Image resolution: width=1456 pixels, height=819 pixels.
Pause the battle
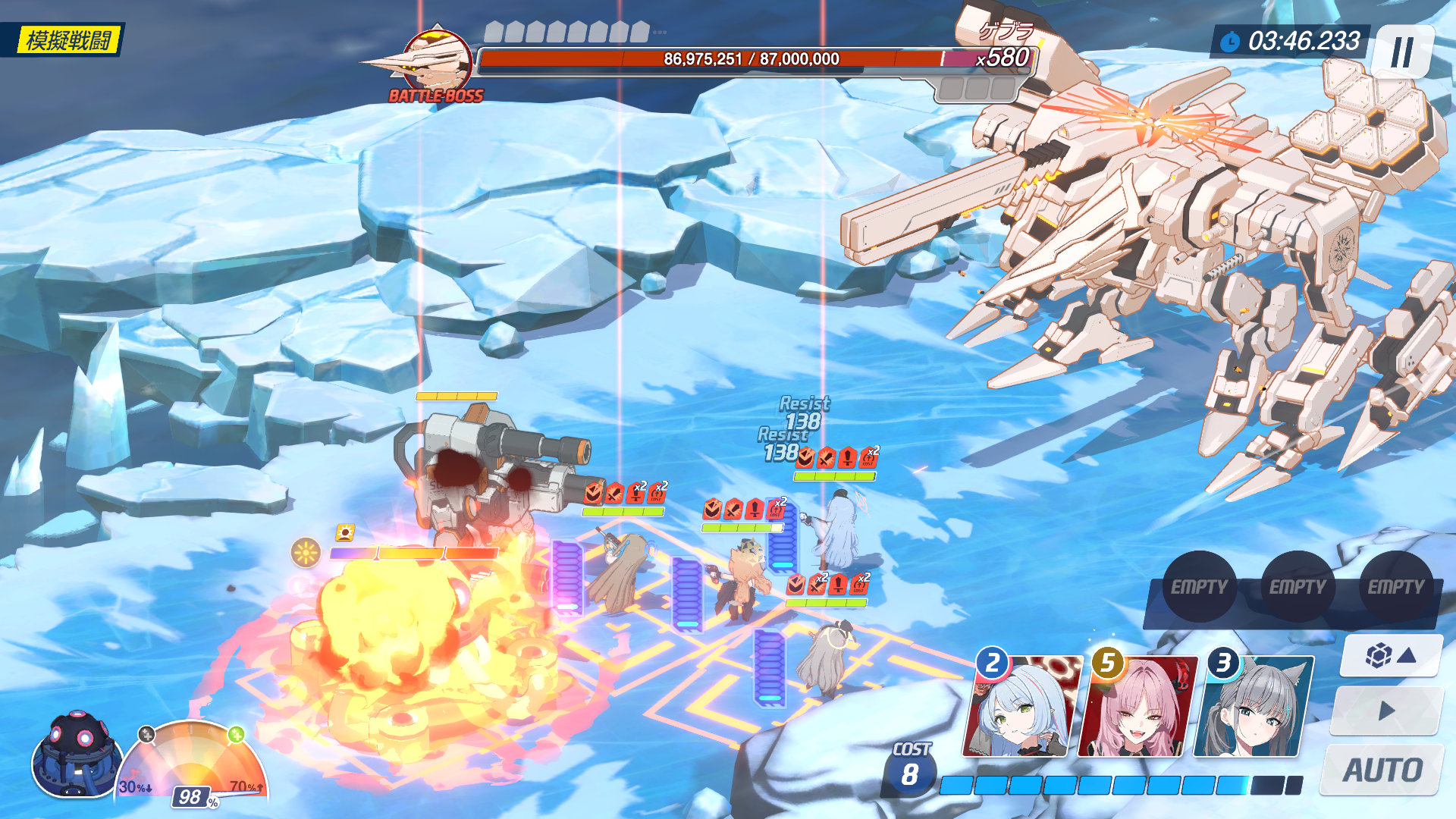tap(1402, 52)
